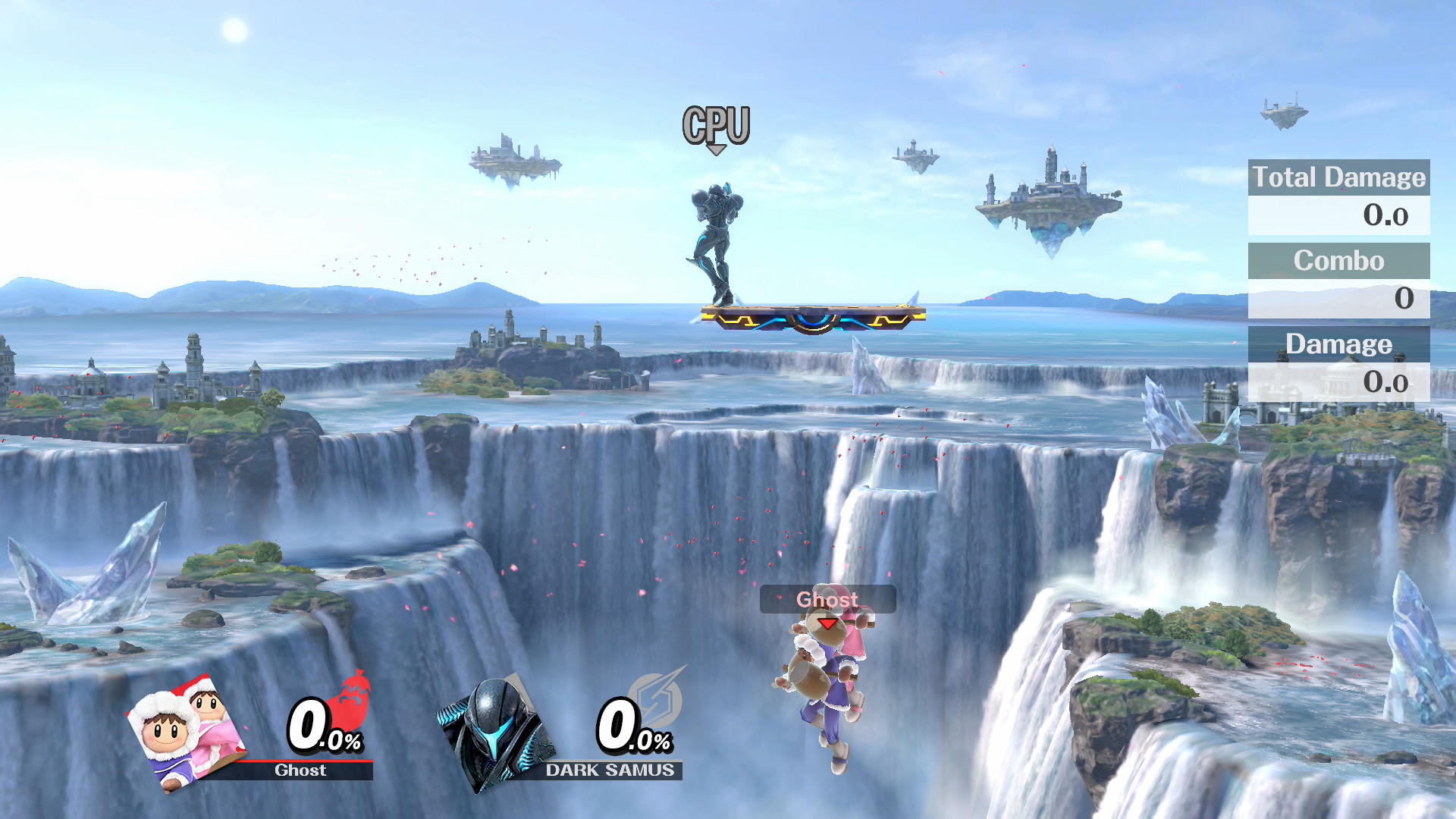Select the Ghost name label
The image size is (1456, 819).
301,770
